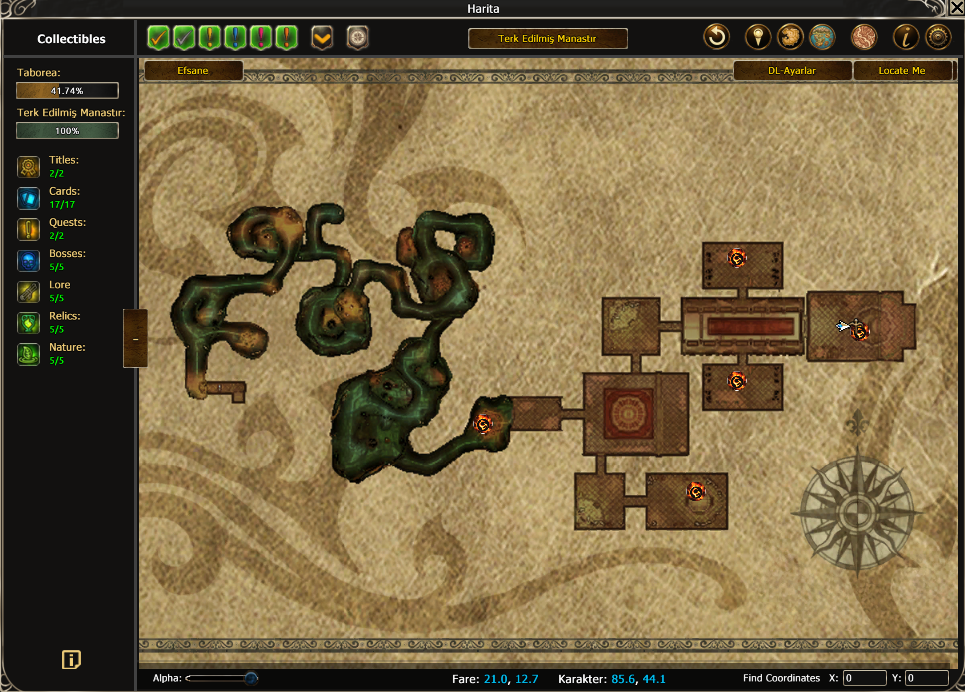The height and width of the screenshot is (692, 965).
Task: Select the Bosses skull category
Action: (29, 260)
